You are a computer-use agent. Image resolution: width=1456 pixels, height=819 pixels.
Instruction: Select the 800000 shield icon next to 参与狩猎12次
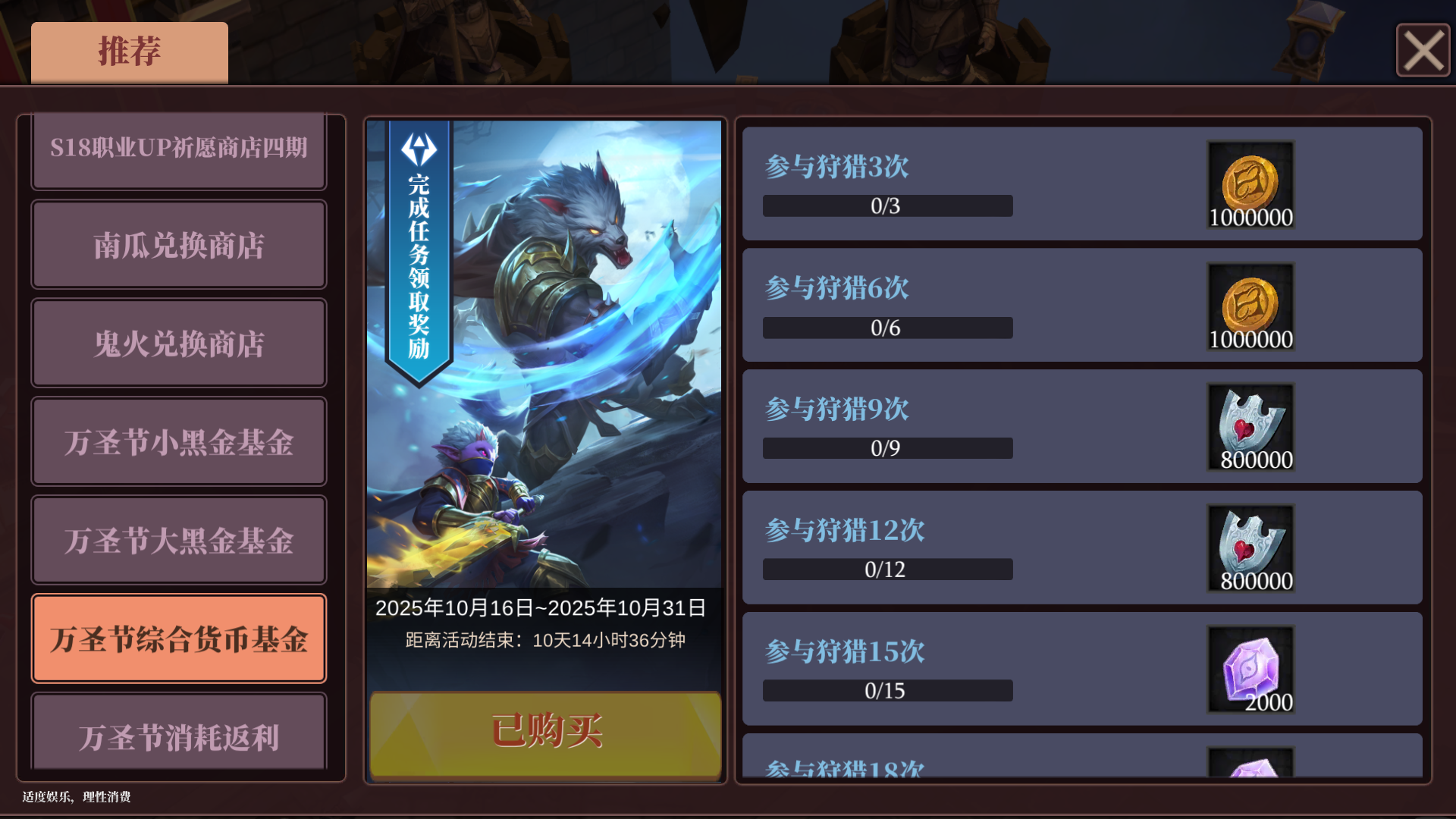tap(1251, 546)
